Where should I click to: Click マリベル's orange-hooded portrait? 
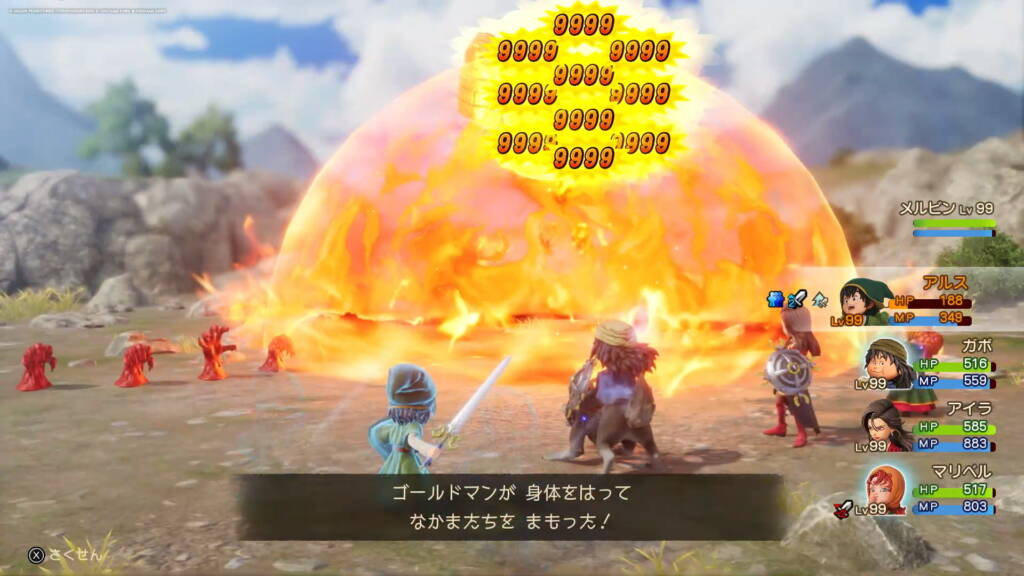tap(886, 489)
